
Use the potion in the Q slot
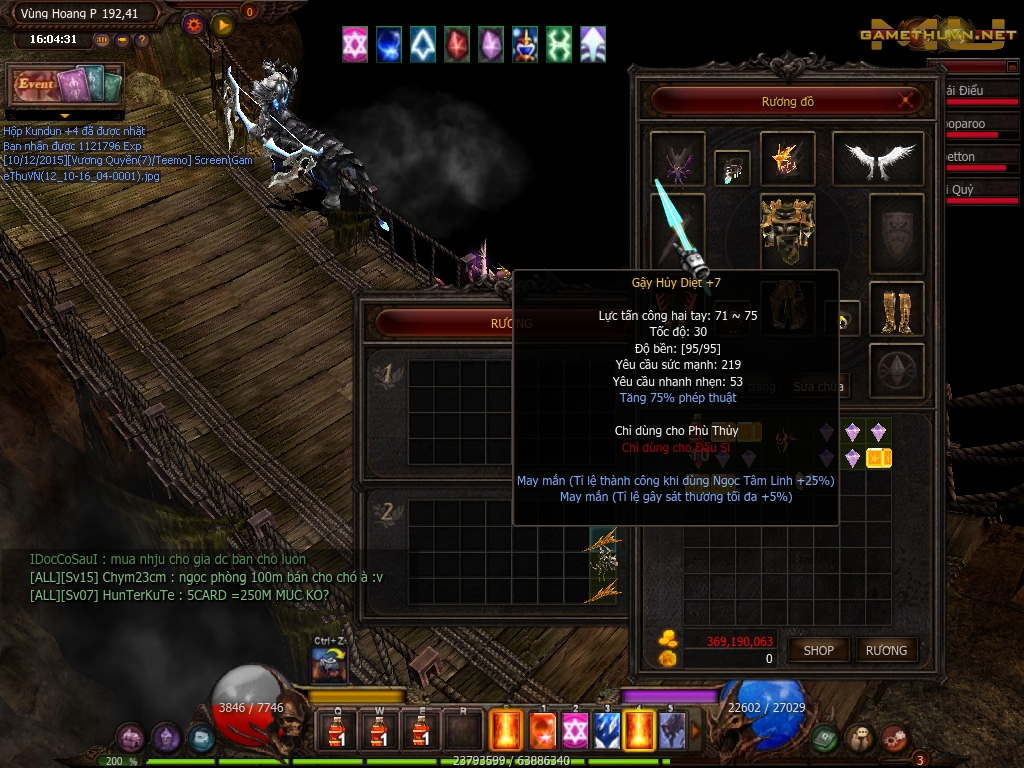click(x=336, y=730)
